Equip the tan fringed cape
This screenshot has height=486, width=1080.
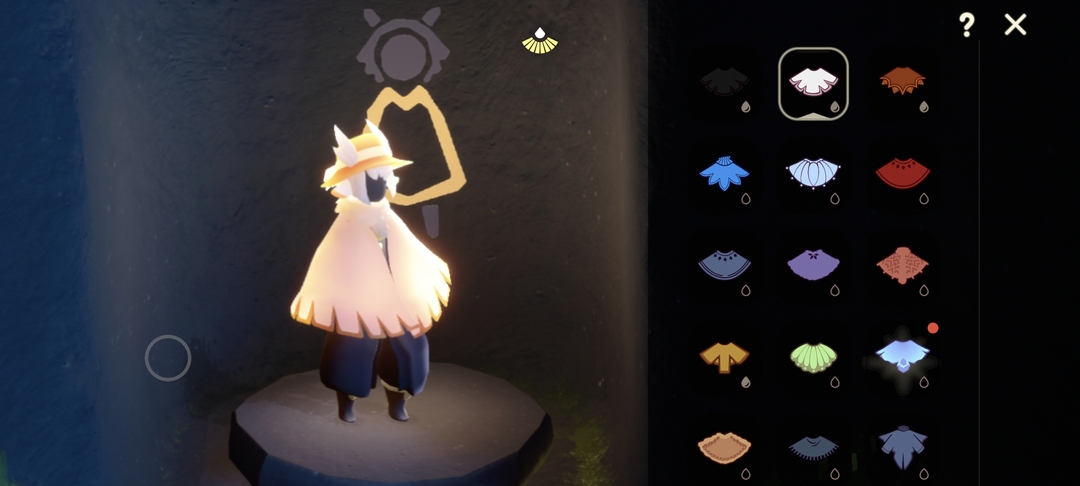[725, 446]
